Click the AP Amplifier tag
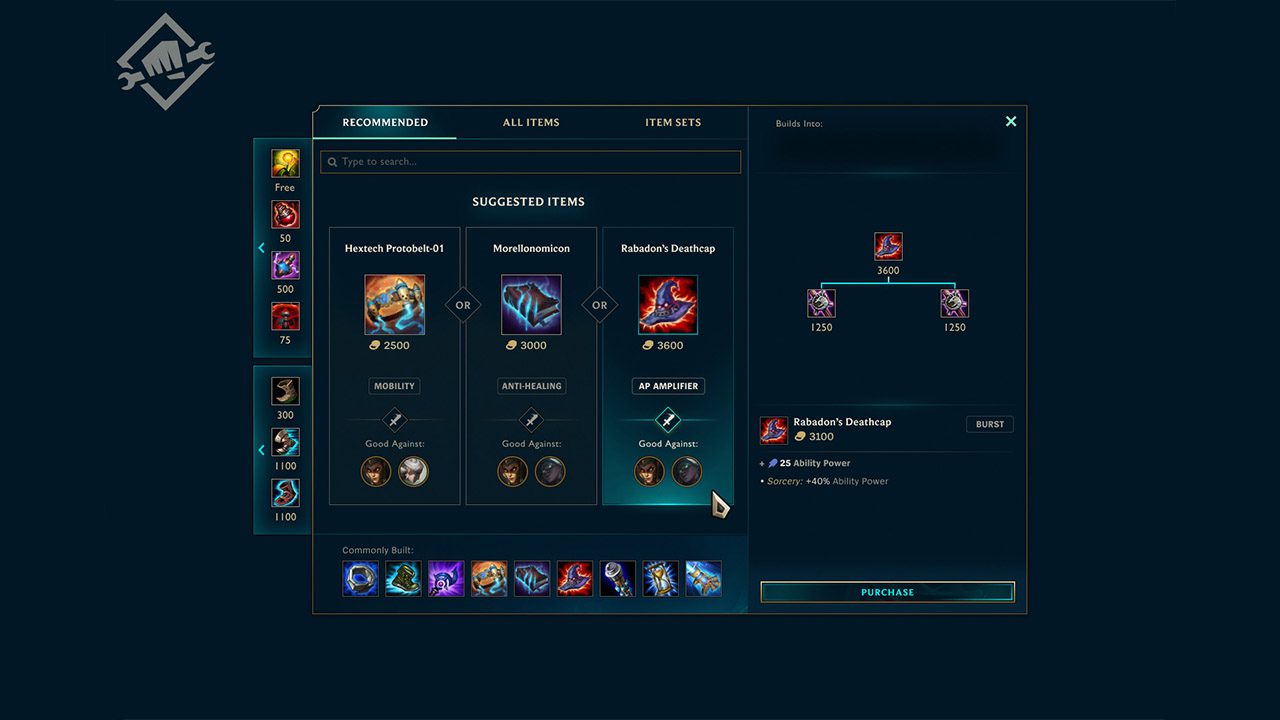 (668, 386)
